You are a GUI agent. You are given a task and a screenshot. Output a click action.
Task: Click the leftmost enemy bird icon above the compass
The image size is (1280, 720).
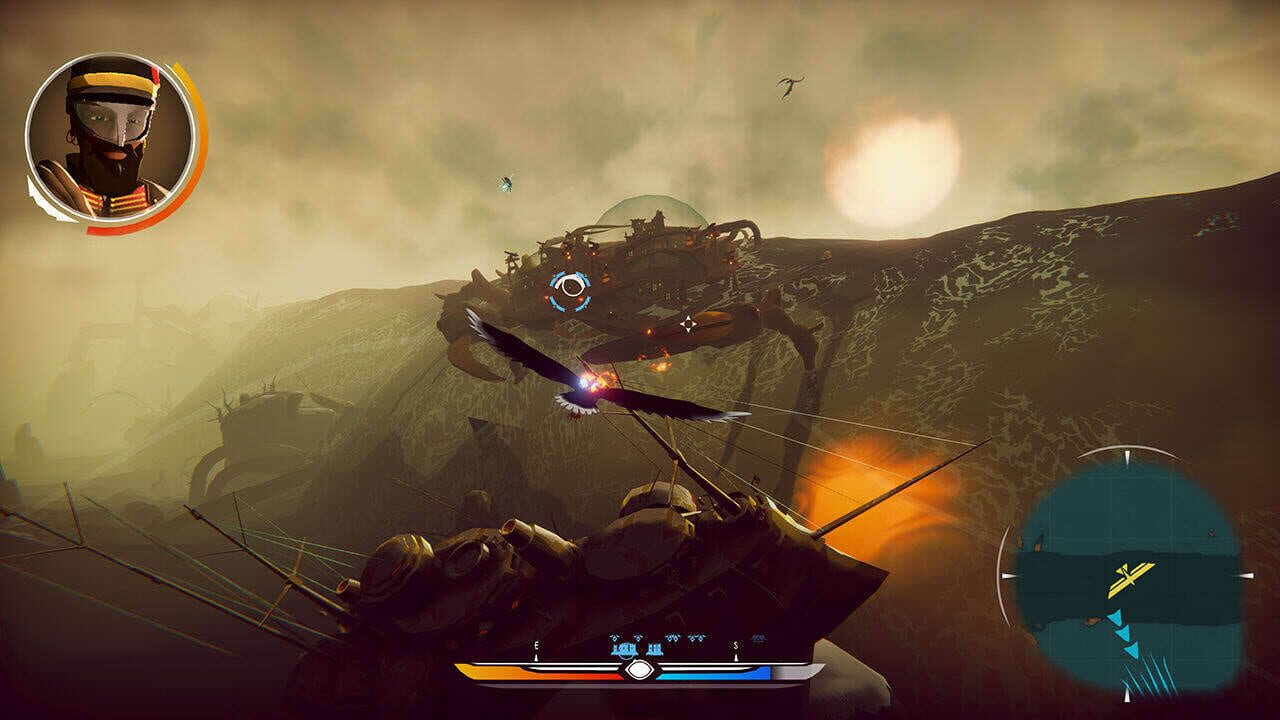pyautogui.click(x=615, y=637)
